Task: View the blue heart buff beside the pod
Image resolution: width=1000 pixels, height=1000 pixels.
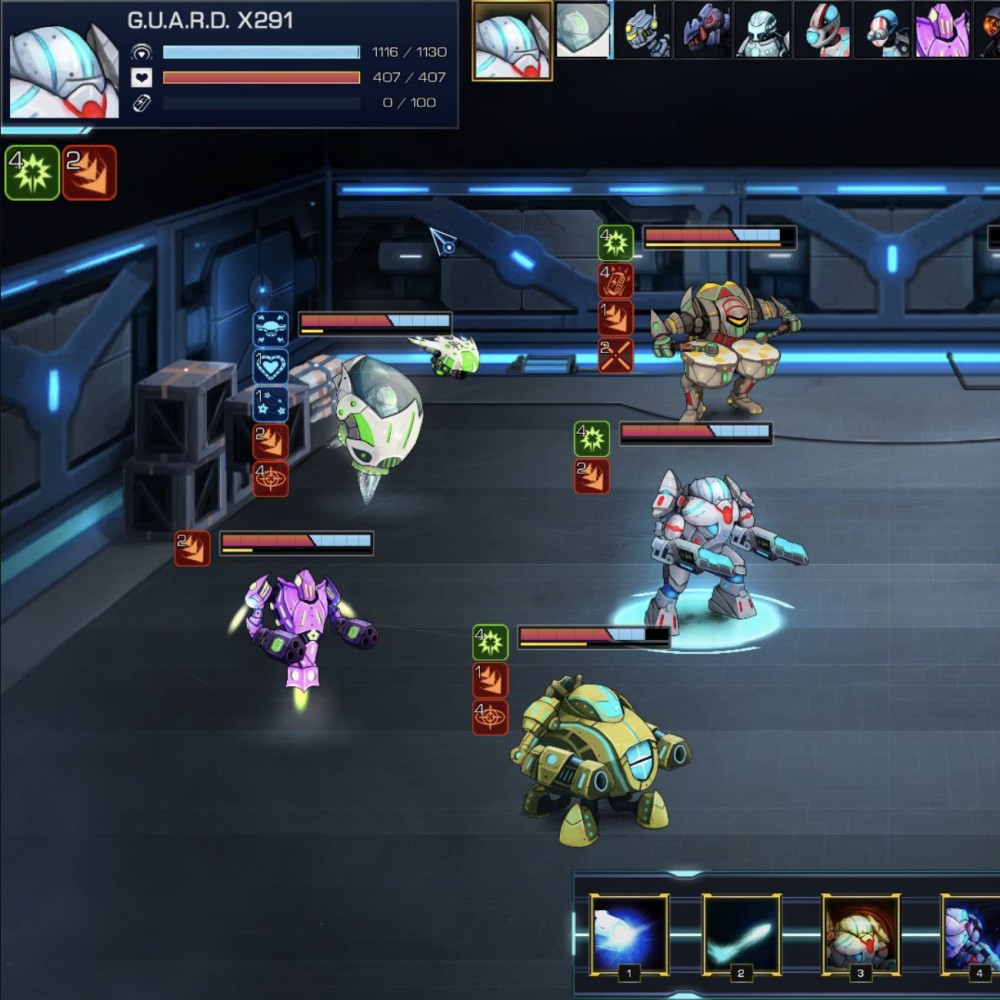Action: click(270, 367)
